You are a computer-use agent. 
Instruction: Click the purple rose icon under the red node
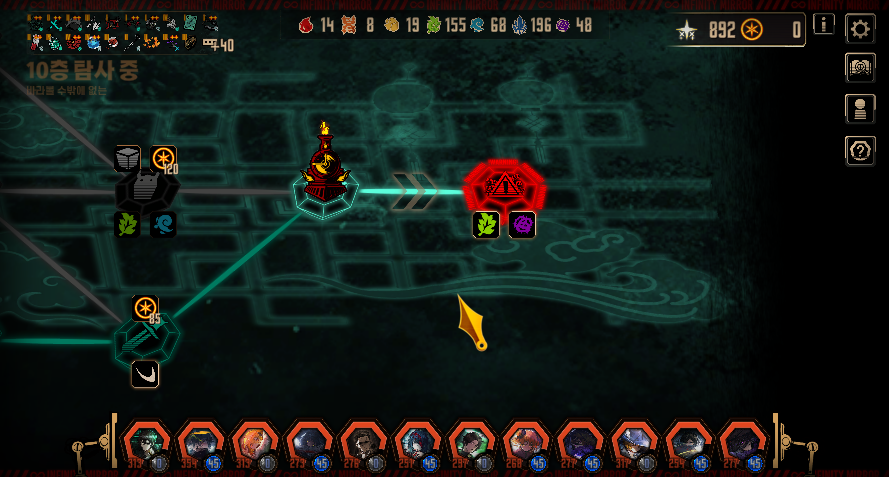[x=522, y=225]
